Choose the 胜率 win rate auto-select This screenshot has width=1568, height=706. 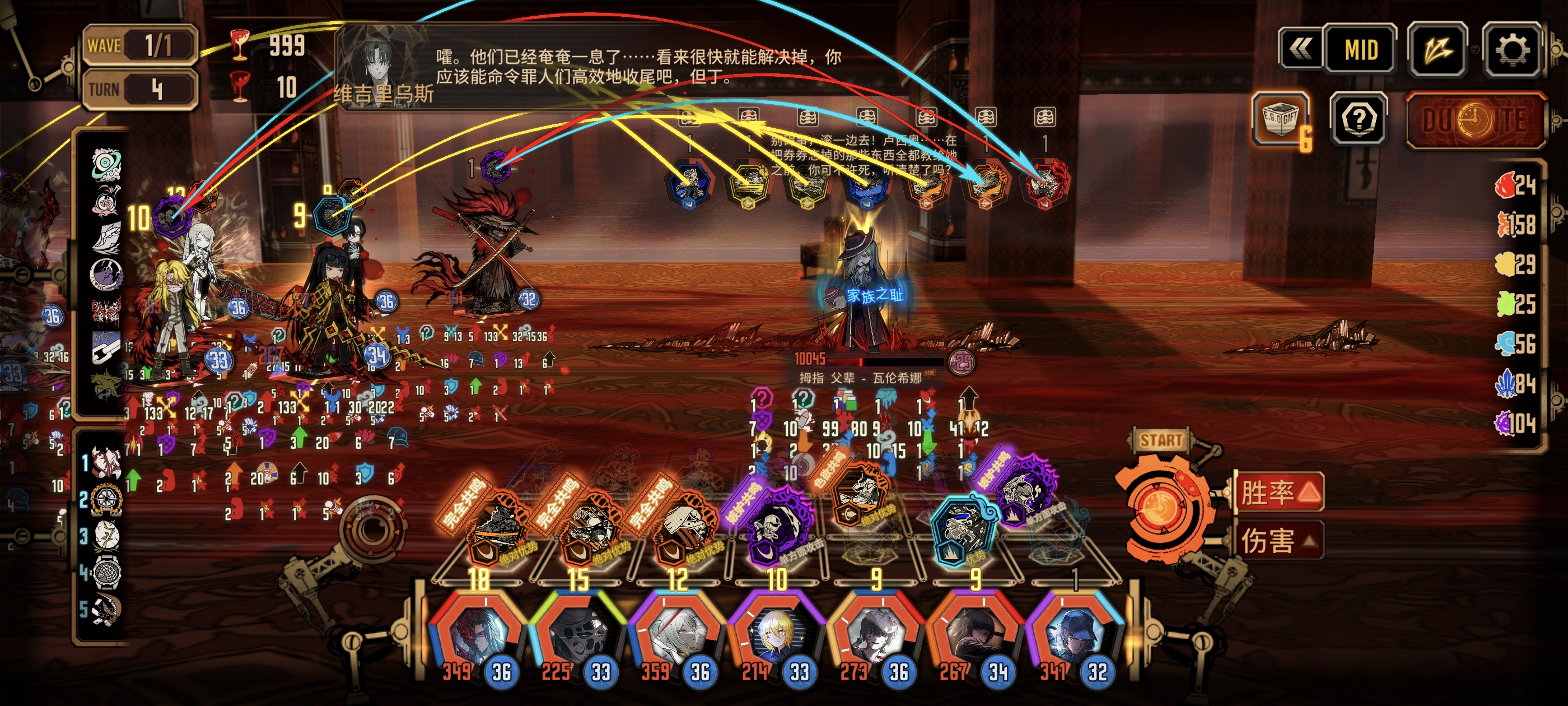pos(1278,492)
